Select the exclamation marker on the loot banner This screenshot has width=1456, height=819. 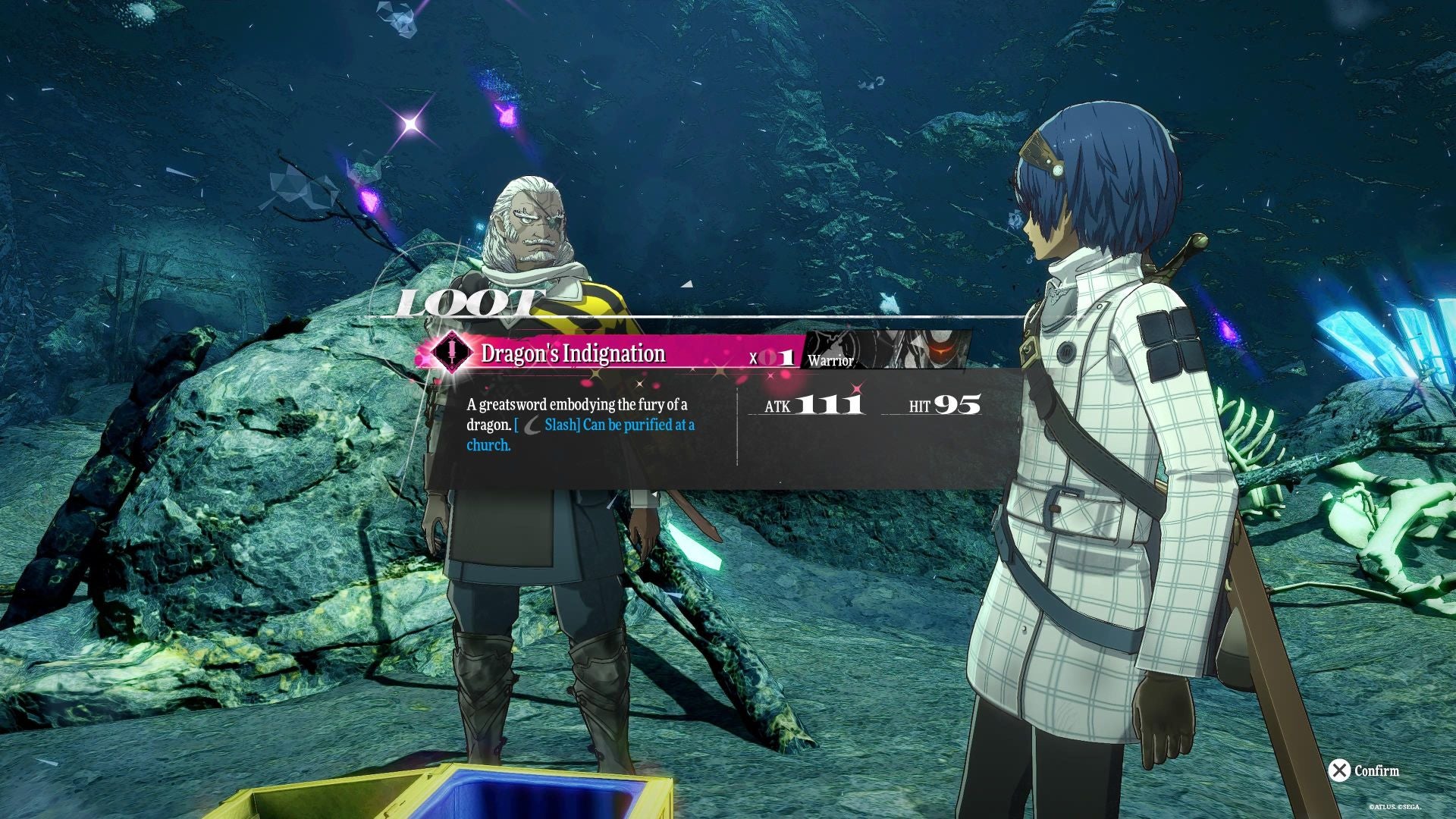[x=450, y=353]
